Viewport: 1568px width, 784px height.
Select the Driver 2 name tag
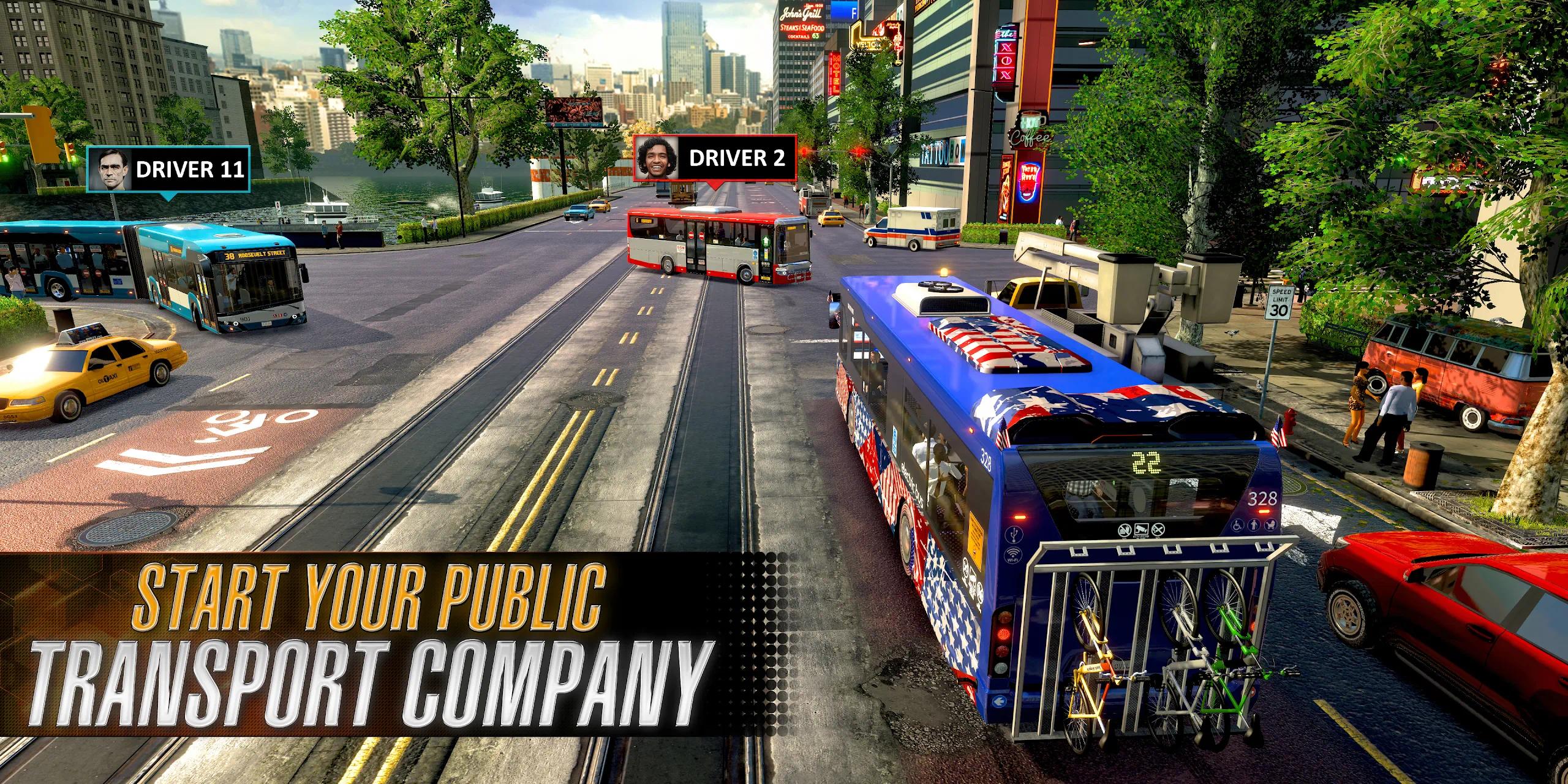point(714,158)
